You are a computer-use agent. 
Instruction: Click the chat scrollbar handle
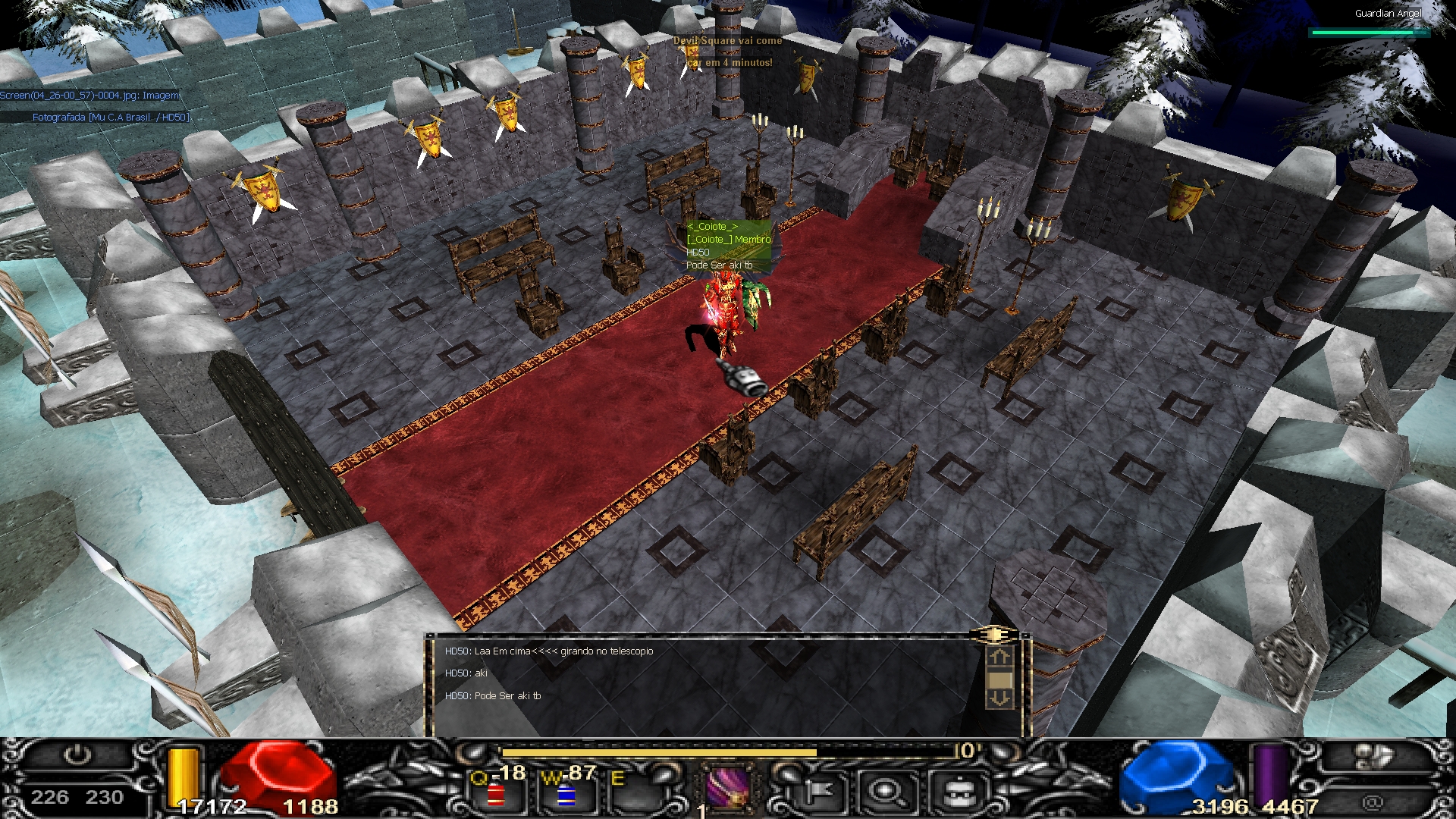tap(999, 679)
